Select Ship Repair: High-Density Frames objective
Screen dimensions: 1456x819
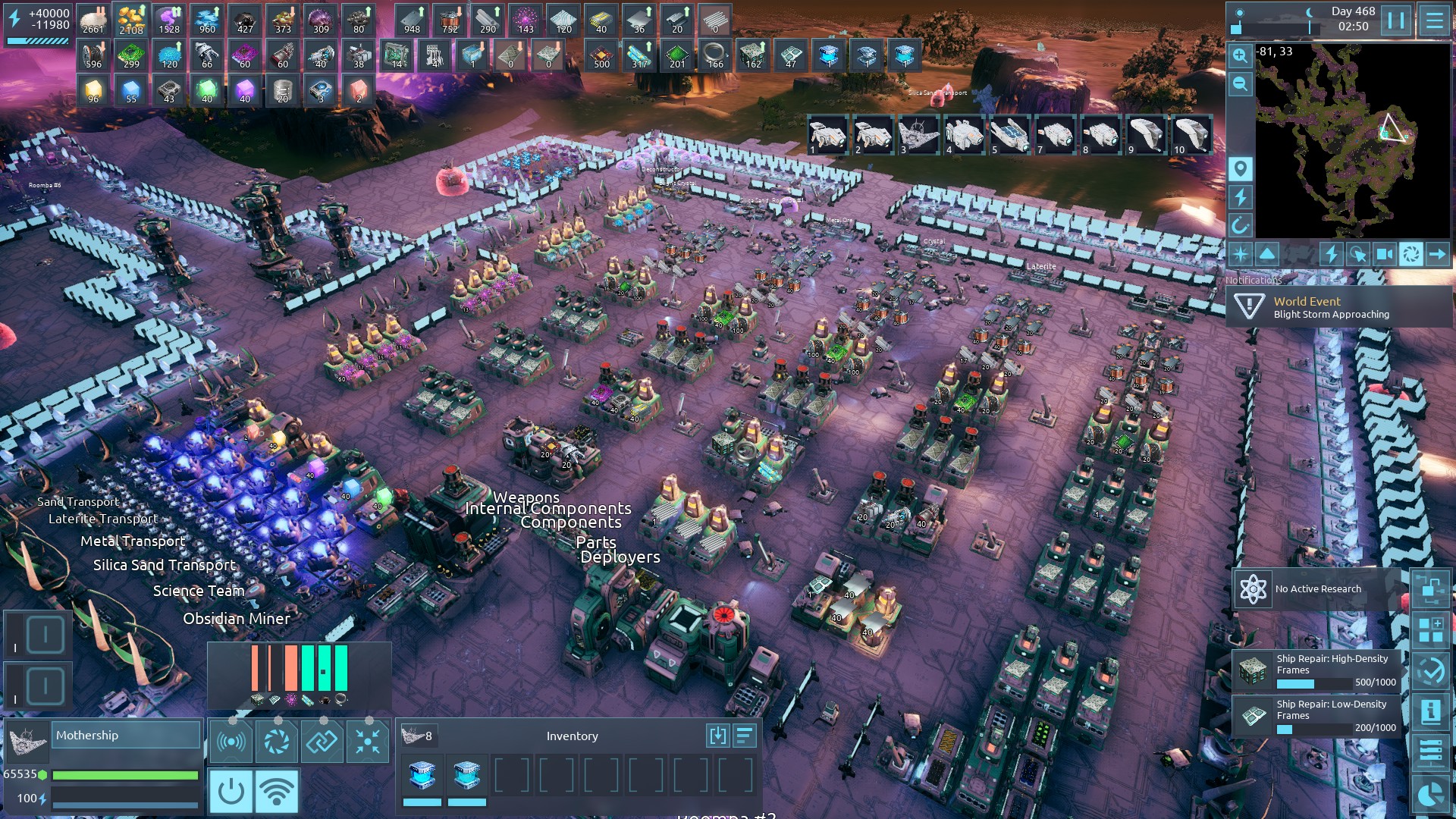(x=1319, y=671)
